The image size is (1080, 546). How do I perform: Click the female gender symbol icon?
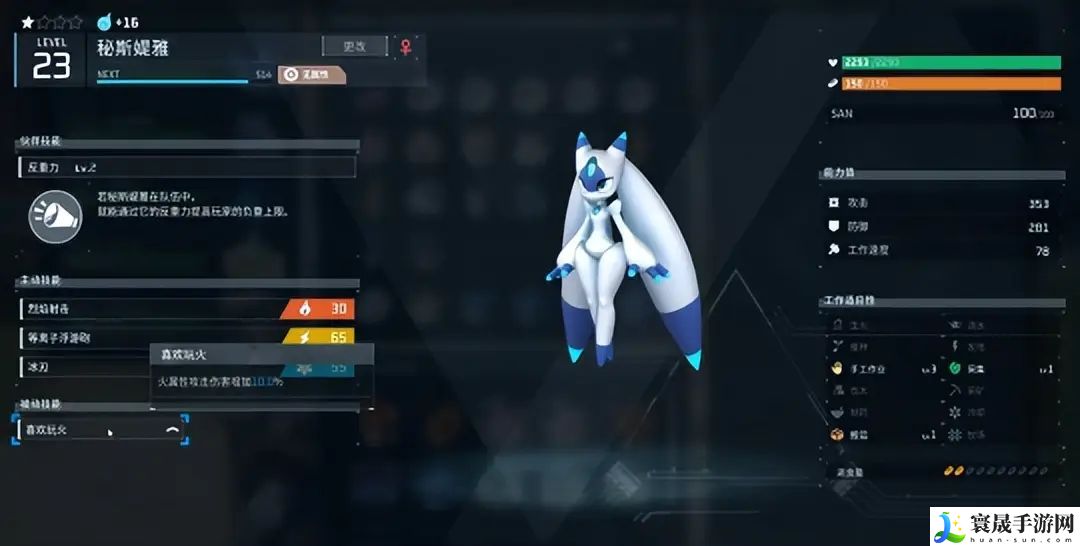pos(406,46)
